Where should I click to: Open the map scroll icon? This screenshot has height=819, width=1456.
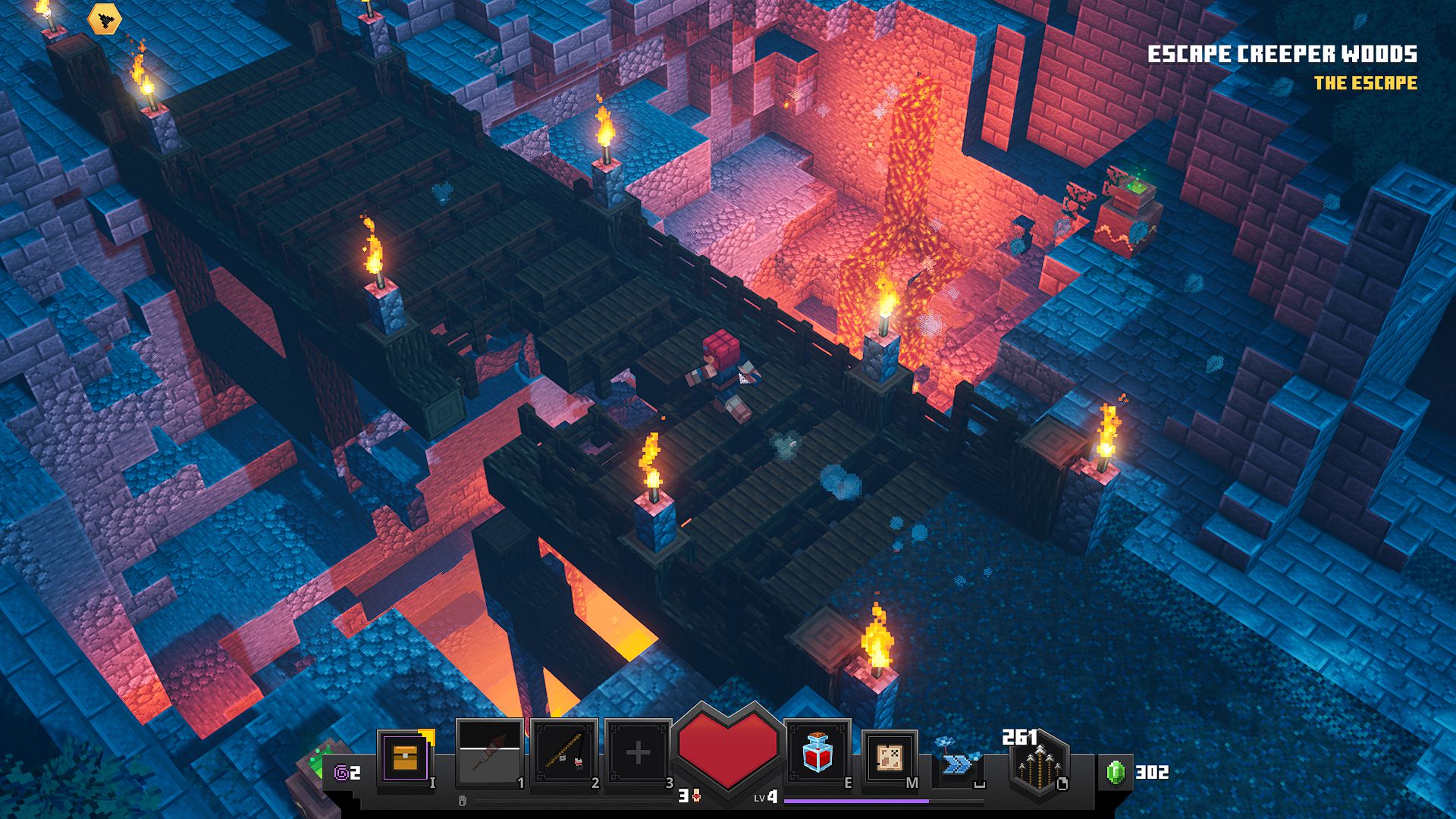click(x=889, y=758)
